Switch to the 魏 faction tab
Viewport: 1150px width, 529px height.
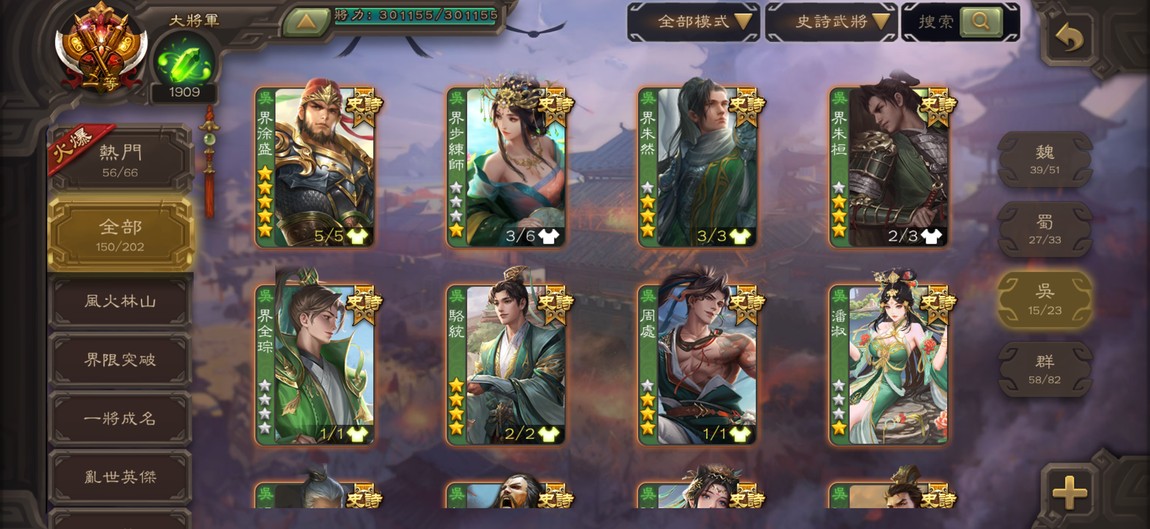pyautogui.click(x=1045, y=159)
